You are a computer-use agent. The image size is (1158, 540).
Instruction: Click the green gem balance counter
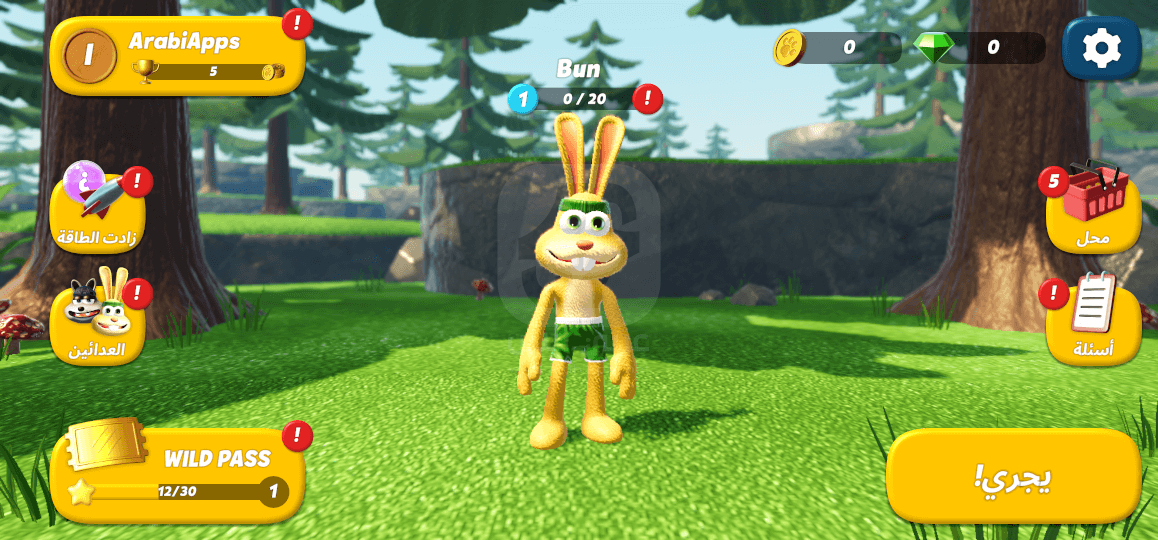click(980, 47)
